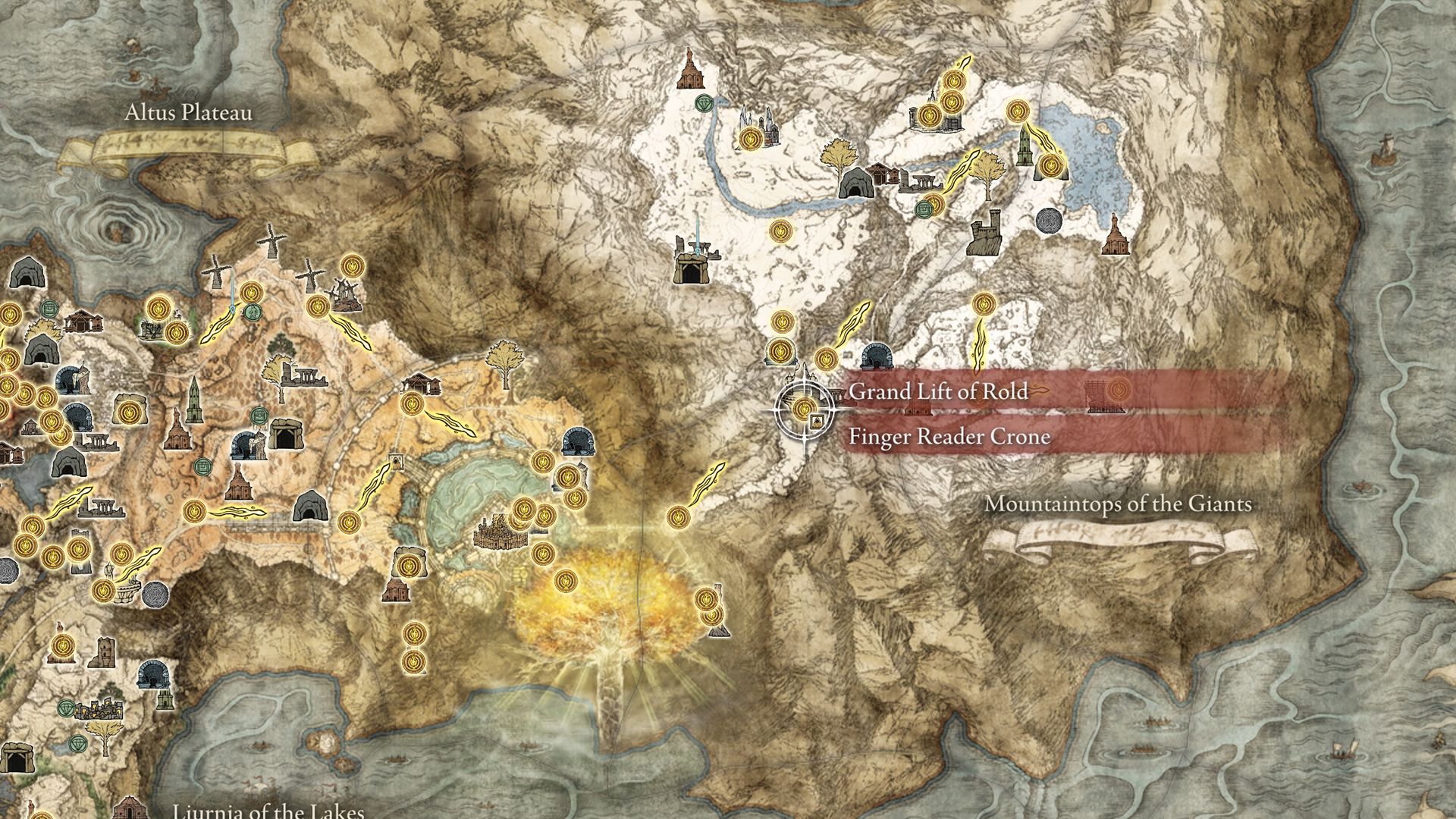Select the gray evergaol circle beside the lake
Image resolution: width=1456 pixels, height=819 pixels.
coord(1049,220)
